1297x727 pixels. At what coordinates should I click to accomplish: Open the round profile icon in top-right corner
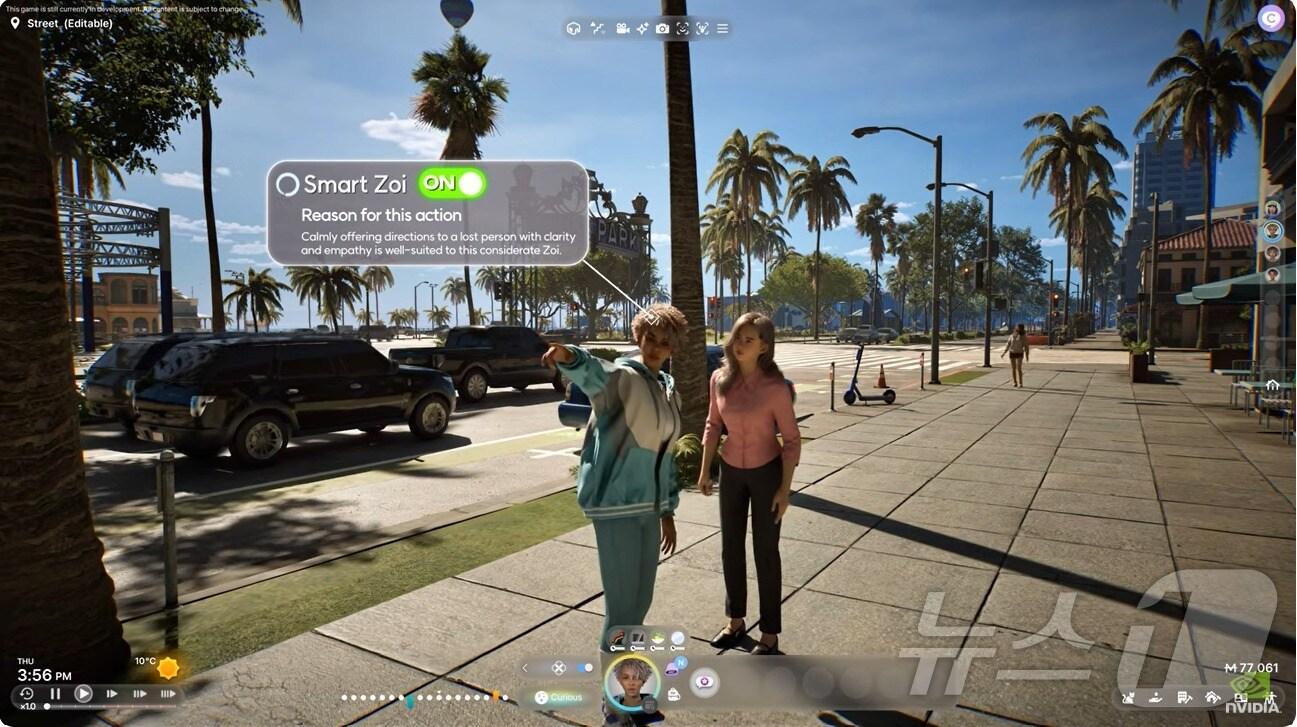click(1270, 18)
